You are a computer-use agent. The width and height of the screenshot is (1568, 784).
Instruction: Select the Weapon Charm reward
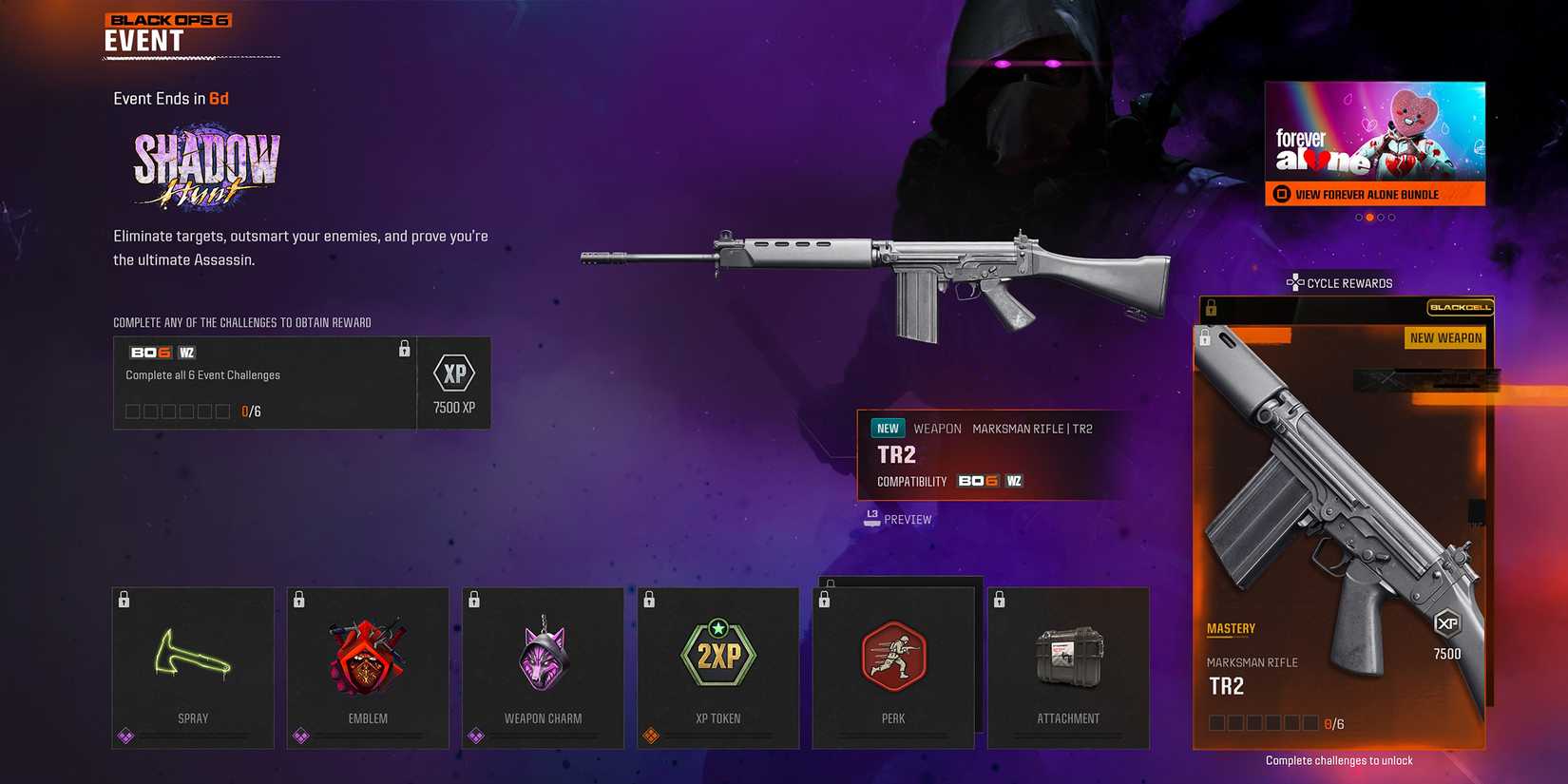[543, 665]
